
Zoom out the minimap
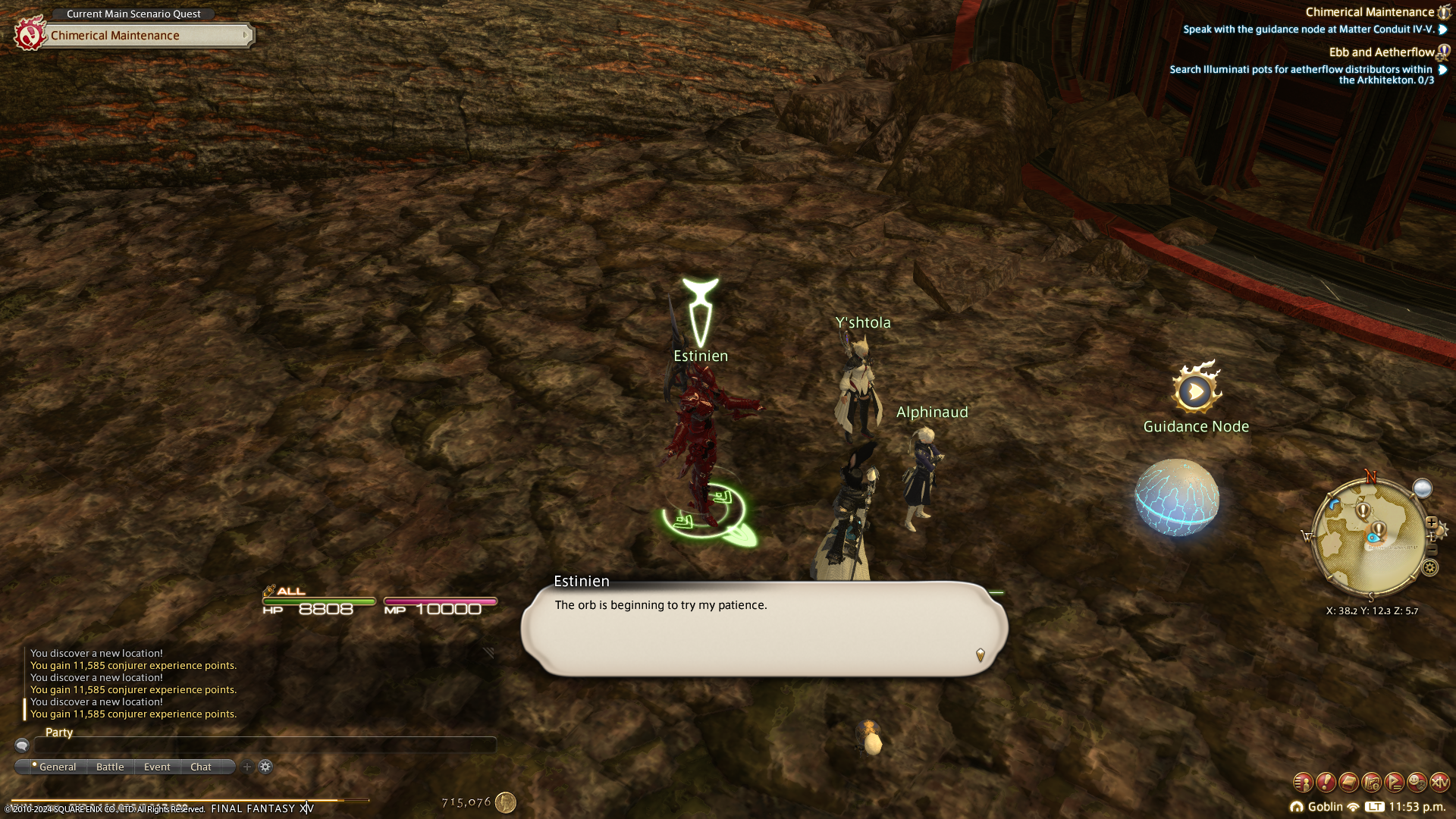coord(1432,549)
